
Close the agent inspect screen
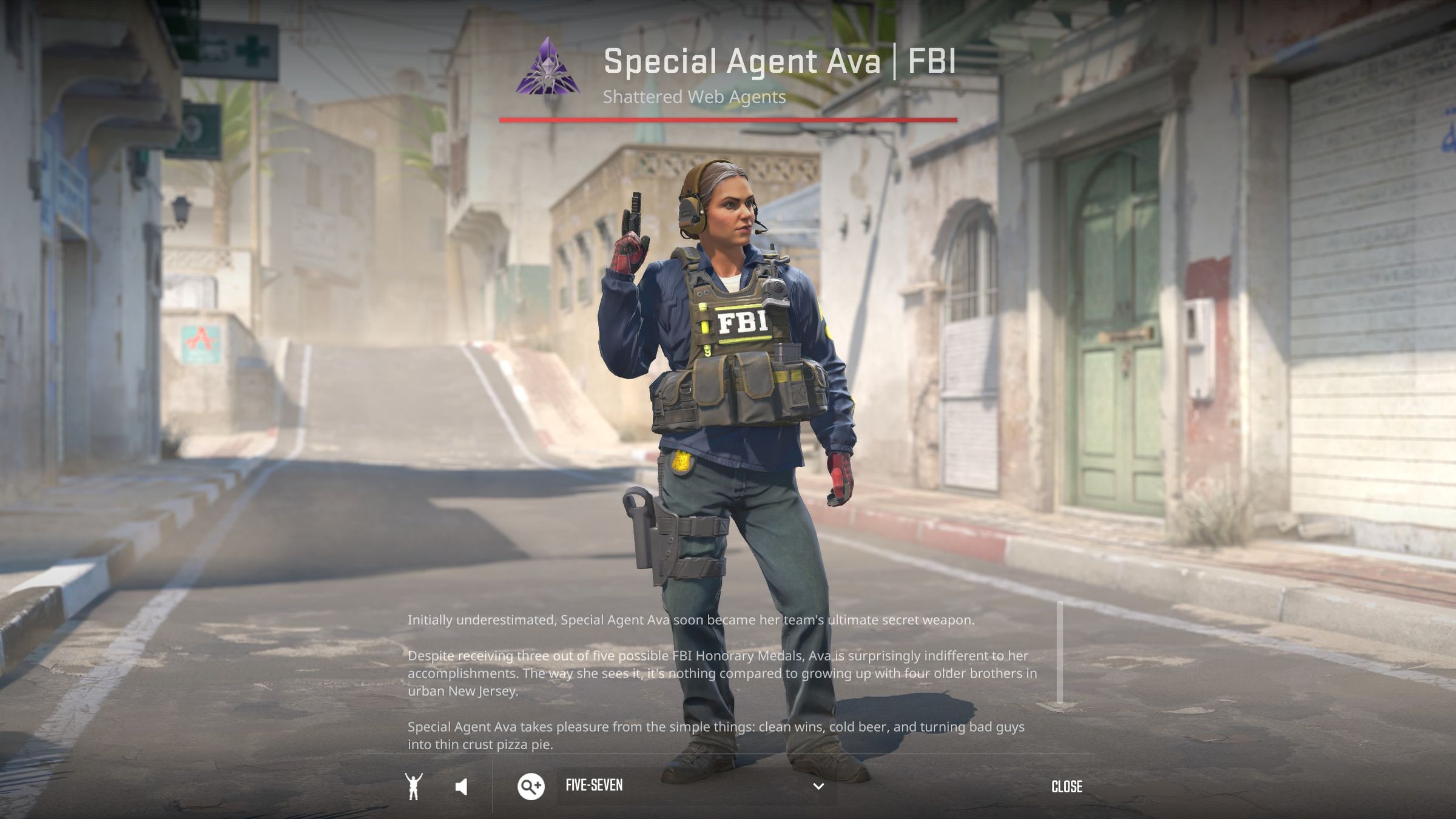1067,787
